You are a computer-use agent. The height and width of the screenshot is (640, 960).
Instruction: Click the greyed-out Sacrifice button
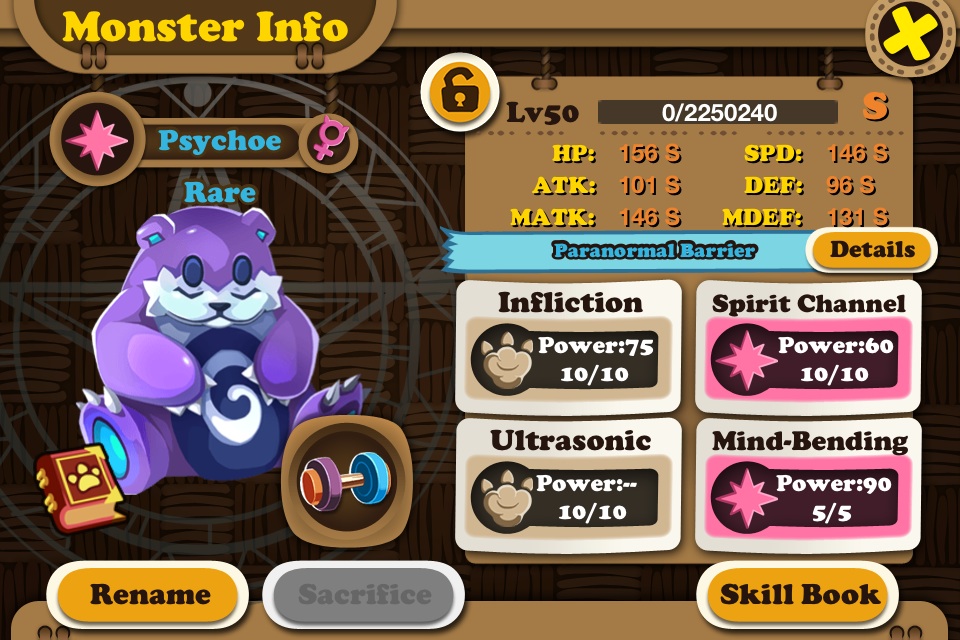pos(364,595)
